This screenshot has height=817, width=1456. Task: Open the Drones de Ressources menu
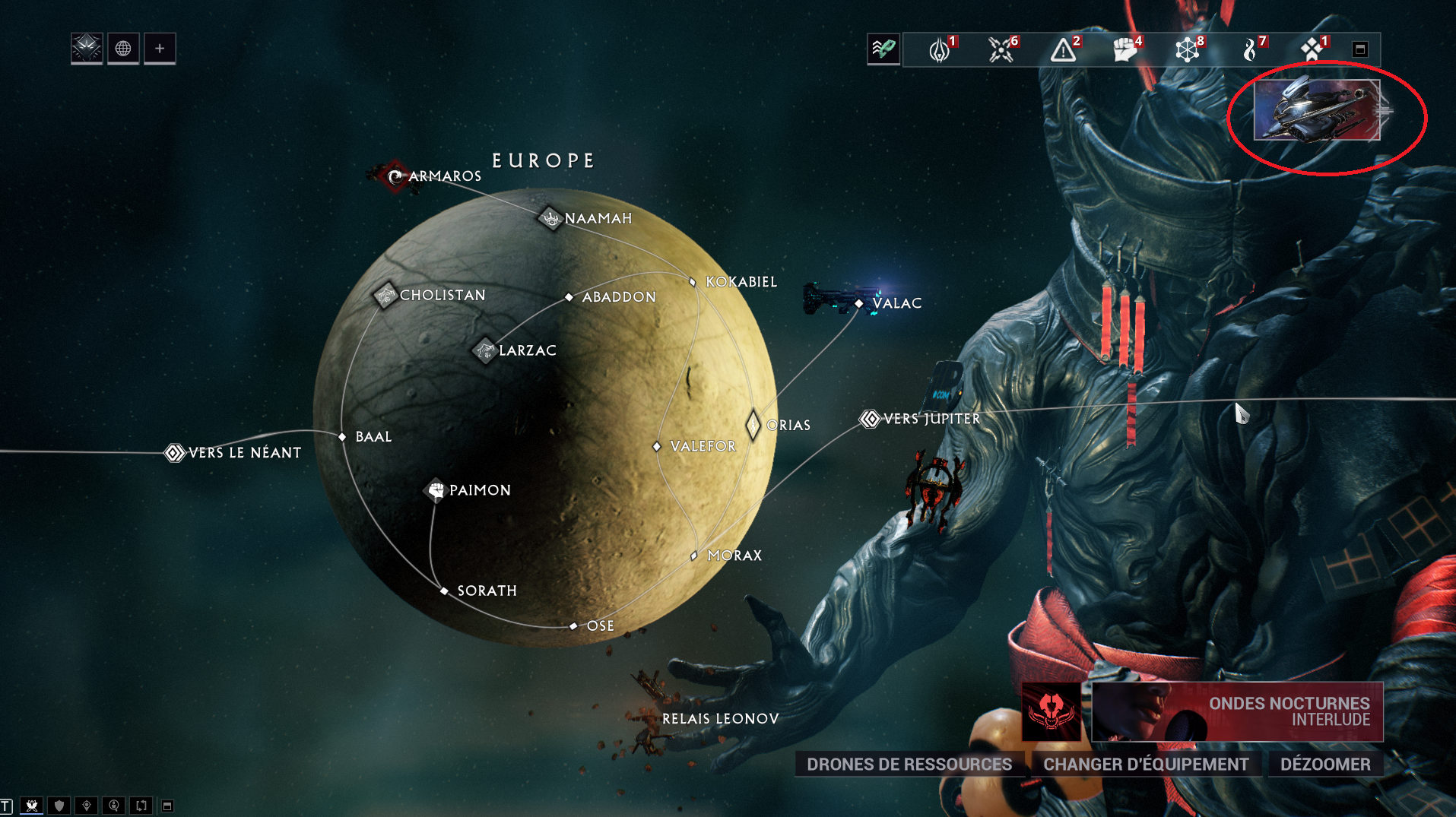(909, 764)
